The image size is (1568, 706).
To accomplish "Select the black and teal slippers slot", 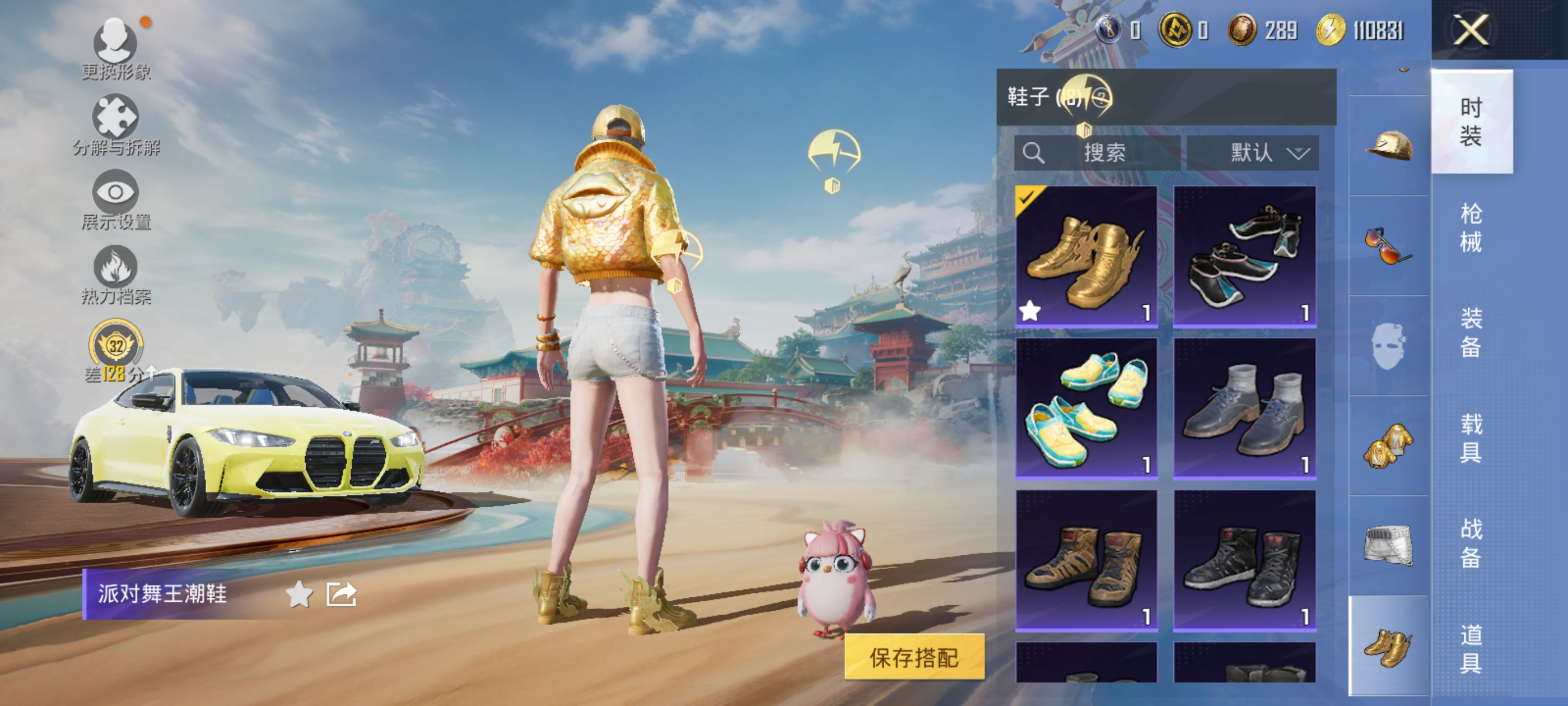I will pyautogui.click(x=1245, y=257).
